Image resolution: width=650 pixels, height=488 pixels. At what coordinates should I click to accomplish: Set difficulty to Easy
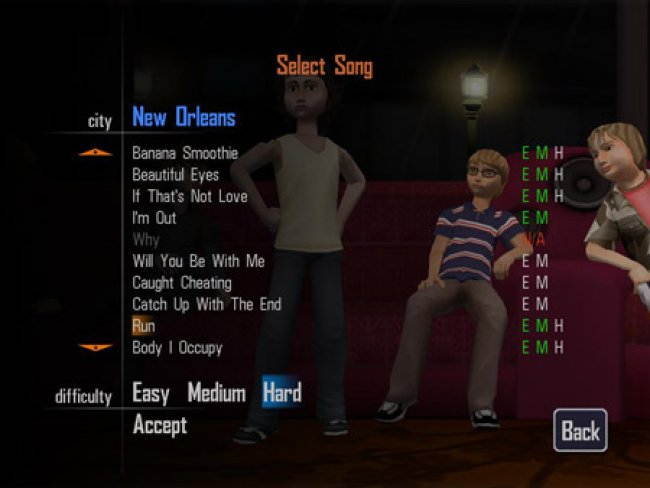pos(151,394)
